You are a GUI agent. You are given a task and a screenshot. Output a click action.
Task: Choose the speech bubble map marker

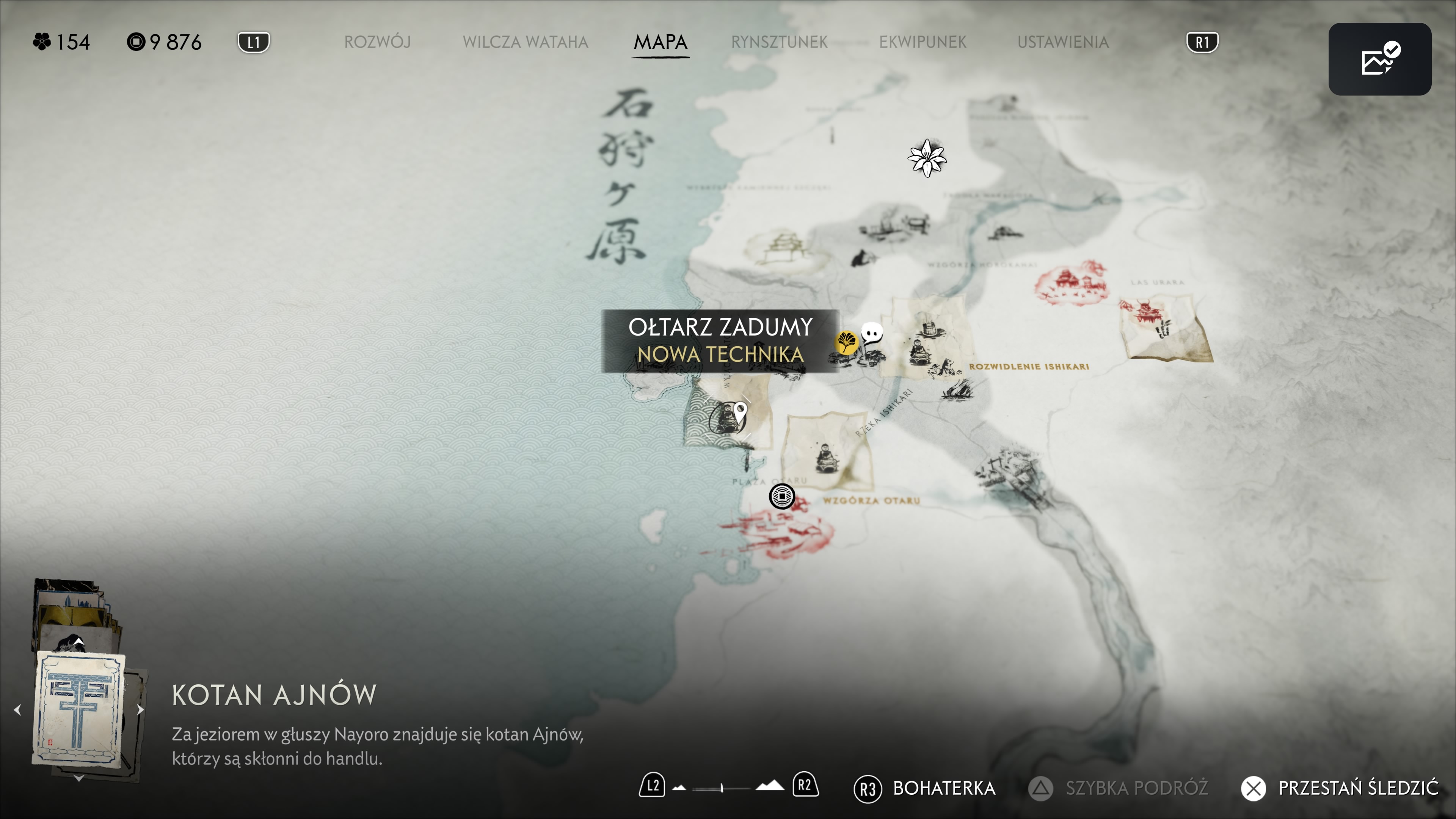click(x=872, y=333)
